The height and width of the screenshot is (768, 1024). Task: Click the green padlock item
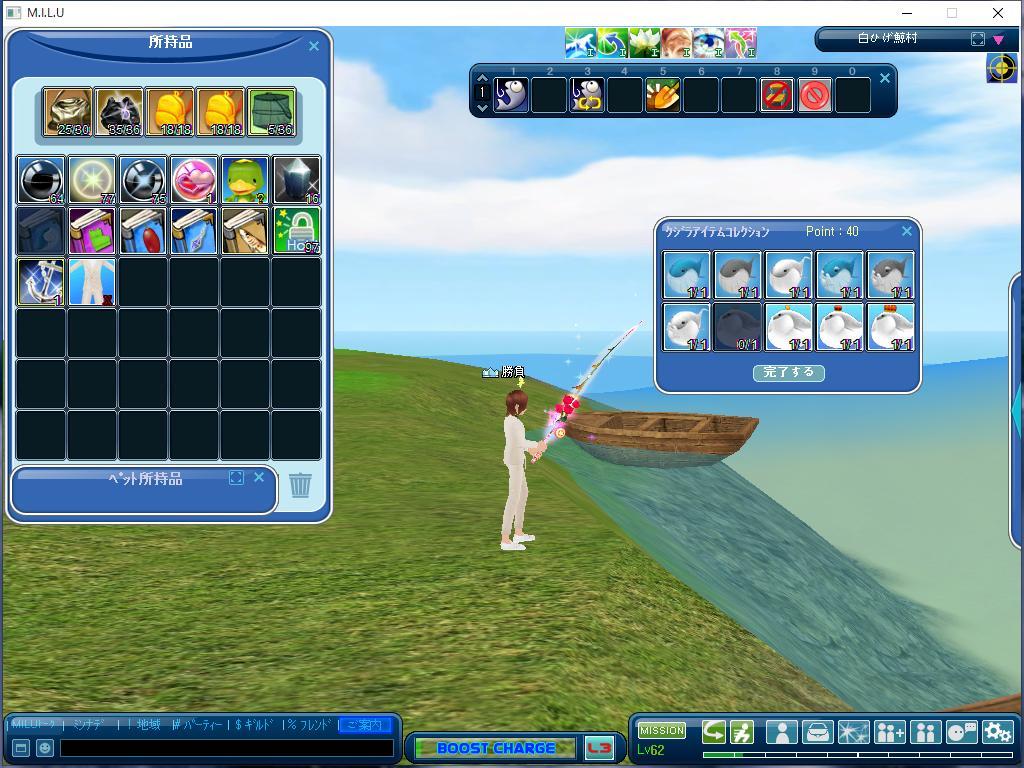click(x=297, y=231)
